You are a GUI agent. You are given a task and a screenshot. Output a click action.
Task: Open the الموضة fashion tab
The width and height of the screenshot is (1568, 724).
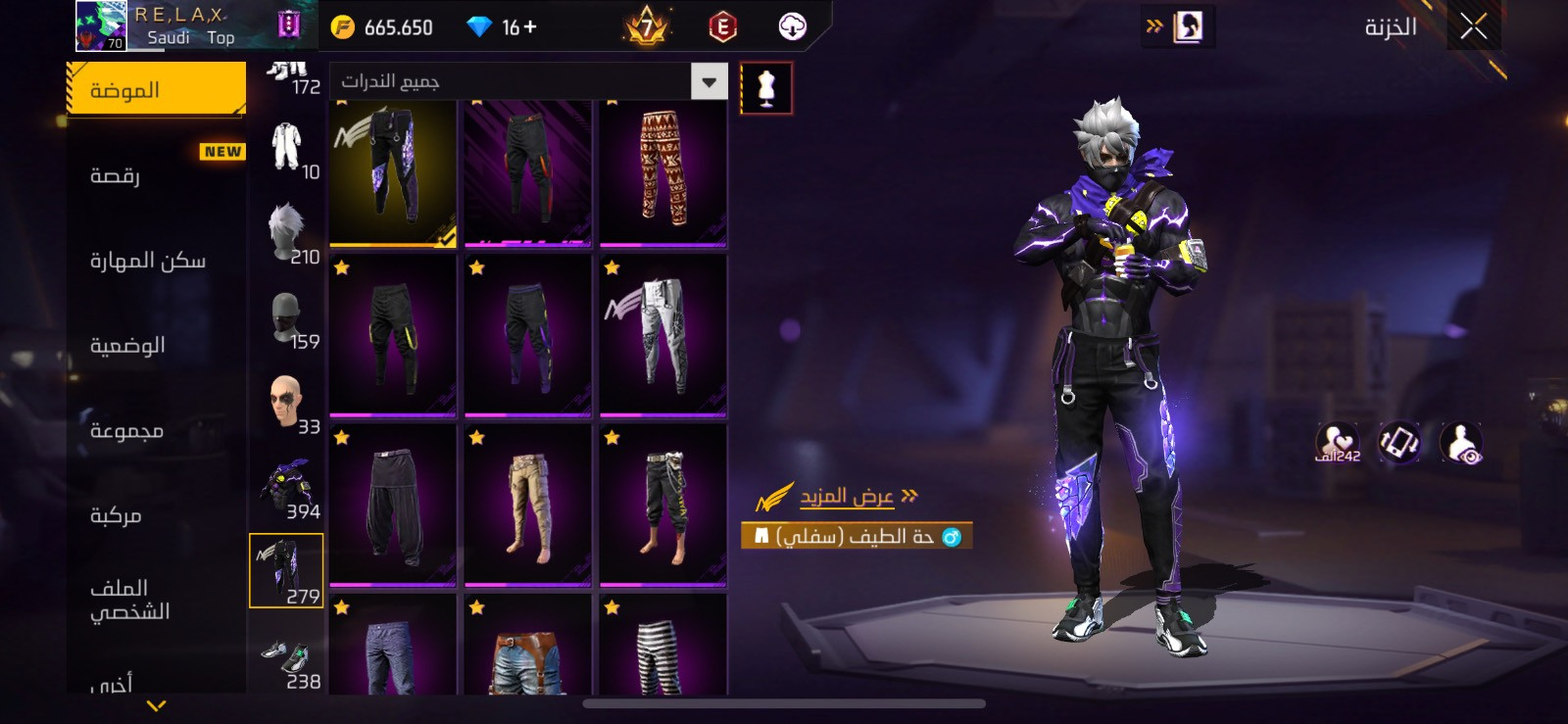tap(157, 90)
